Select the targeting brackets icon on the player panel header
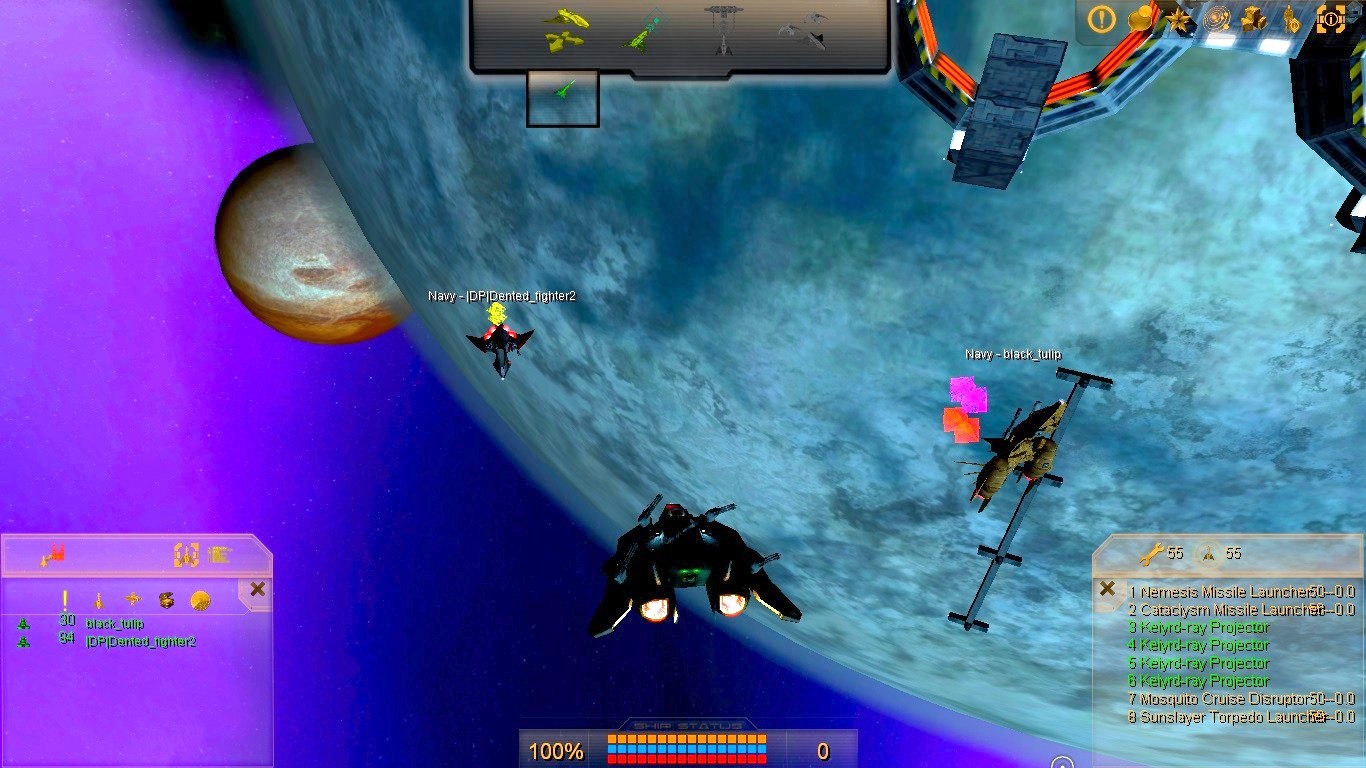The height and width of the screenshot is (768, 1366). click(x=185, y=556)
